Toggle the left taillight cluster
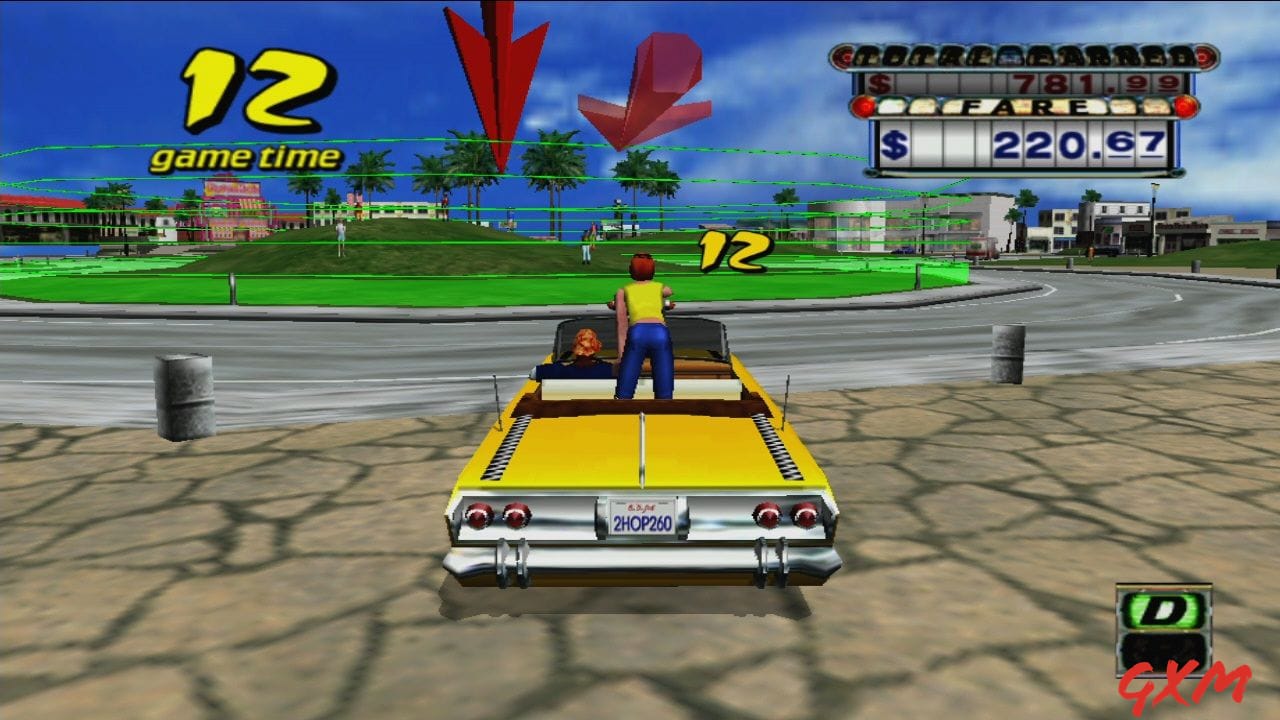The width and height of the screenshot is (1280, 720). point(497,513)
